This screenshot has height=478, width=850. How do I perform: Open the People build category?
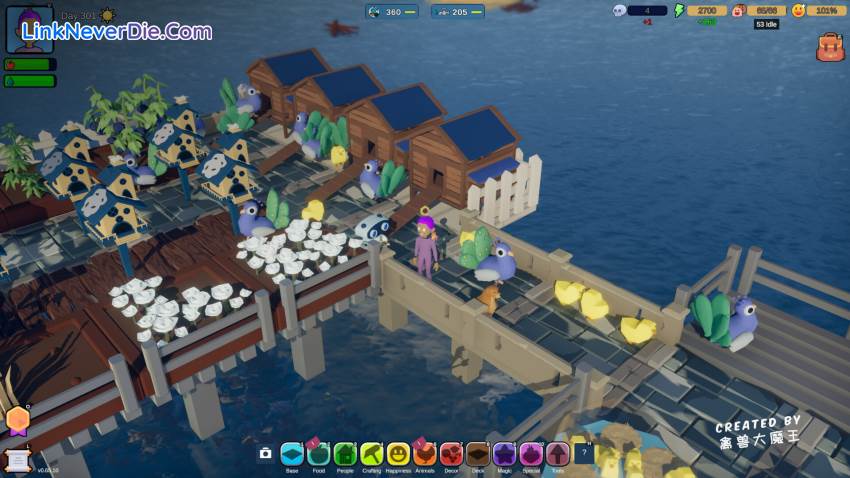coord(345,454)
